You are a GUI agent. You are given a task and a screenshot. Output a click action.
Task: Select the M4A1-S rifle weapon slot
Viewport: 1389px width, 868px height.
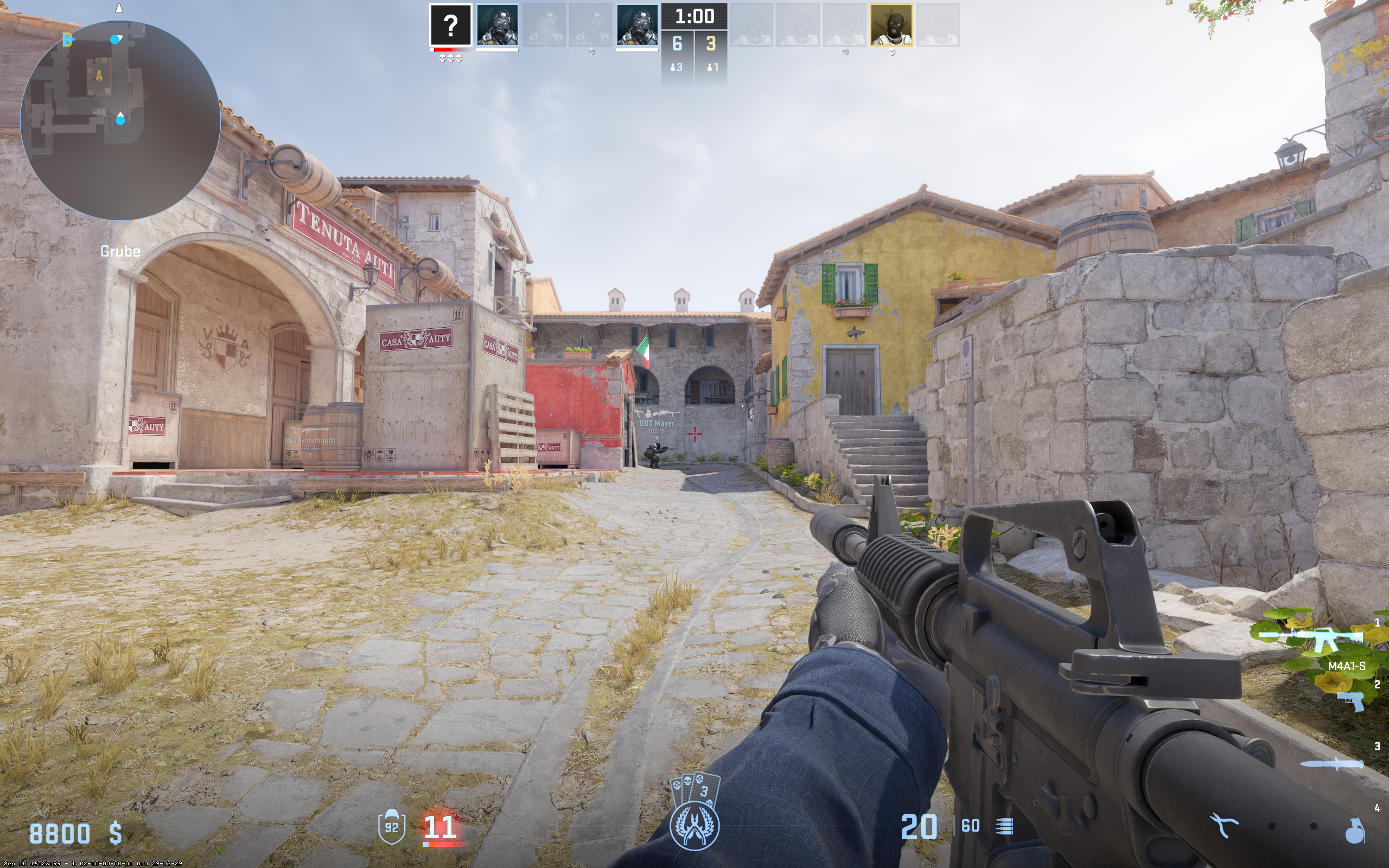[x=1311, y=639]
